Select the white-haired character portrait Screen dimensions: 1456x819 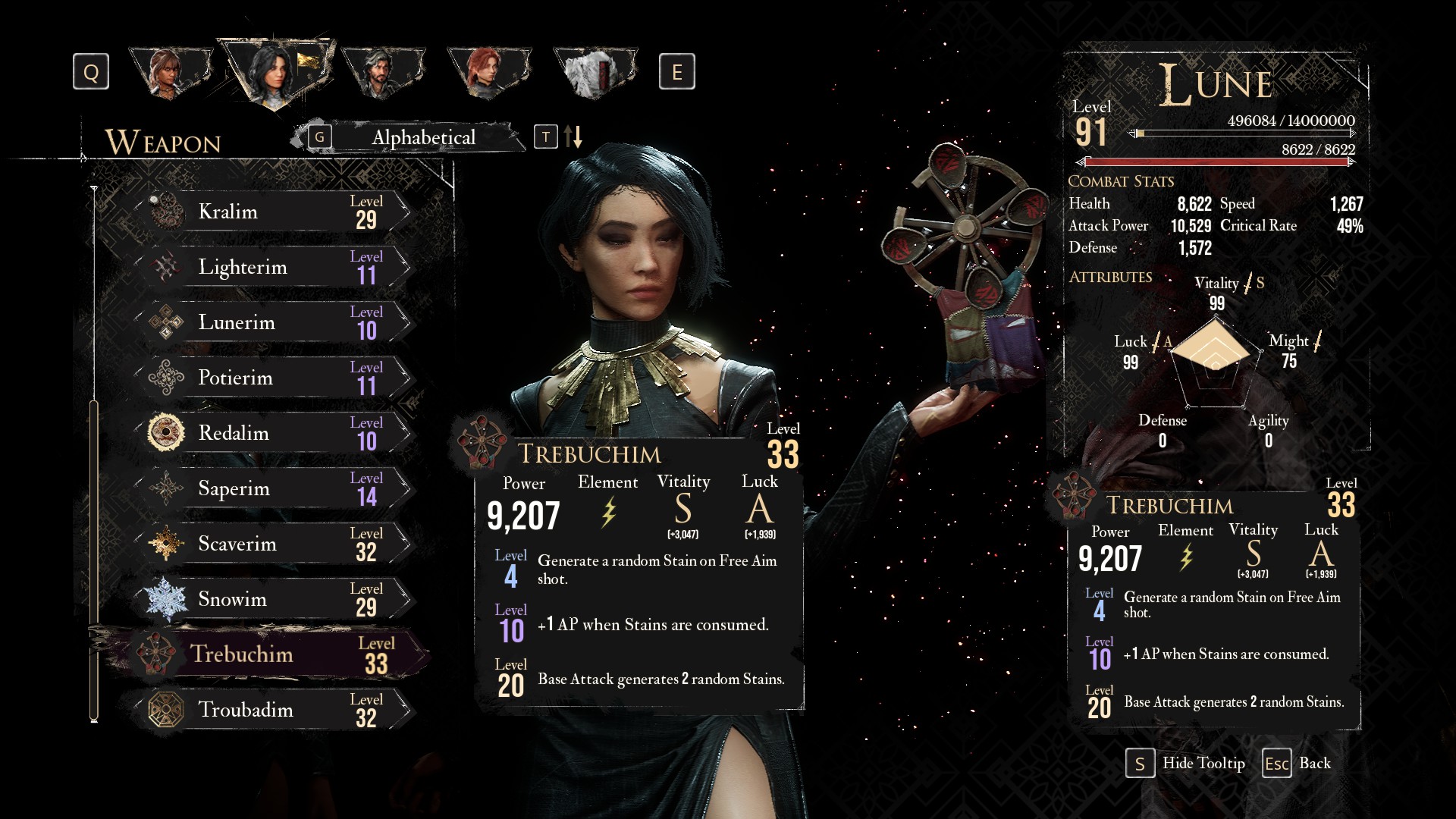pyautogui.click(x=593, y=73)
